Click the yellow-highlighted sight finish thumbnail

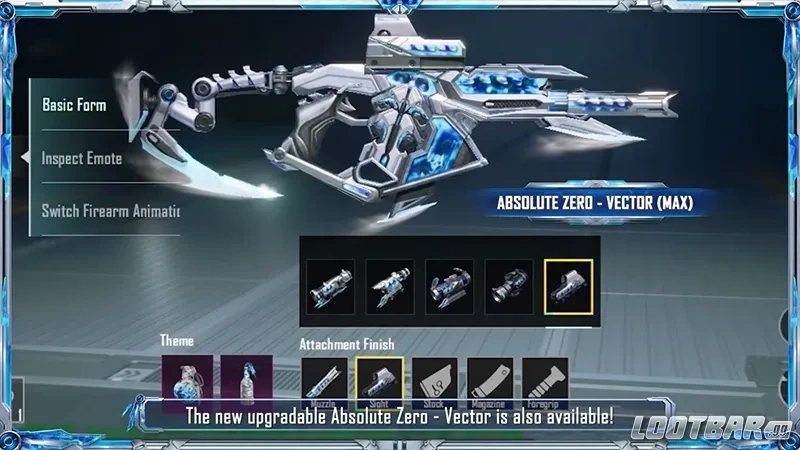(569, 287)
